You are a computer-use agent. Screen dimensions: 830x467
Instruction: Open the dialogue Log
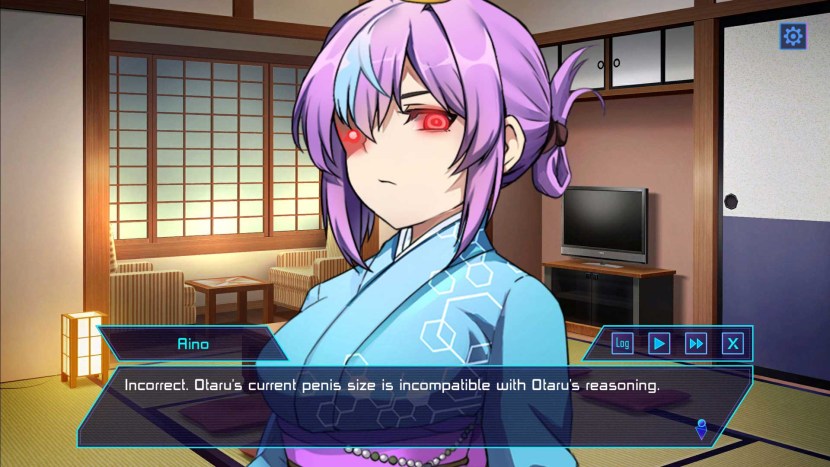pos(623,344)
